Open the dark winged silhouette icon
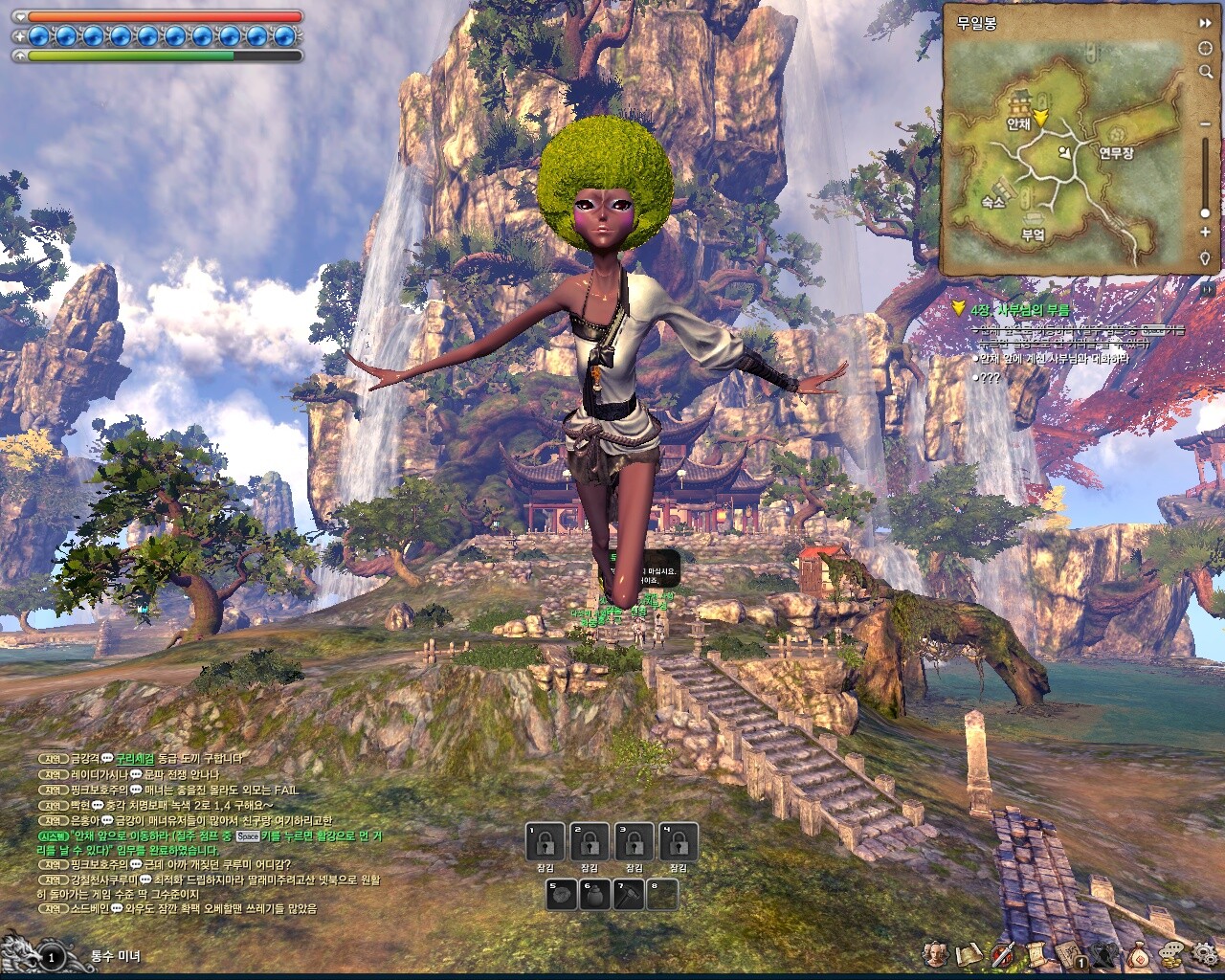This screenshot has width=1225, height=980. pos(1104,953)
